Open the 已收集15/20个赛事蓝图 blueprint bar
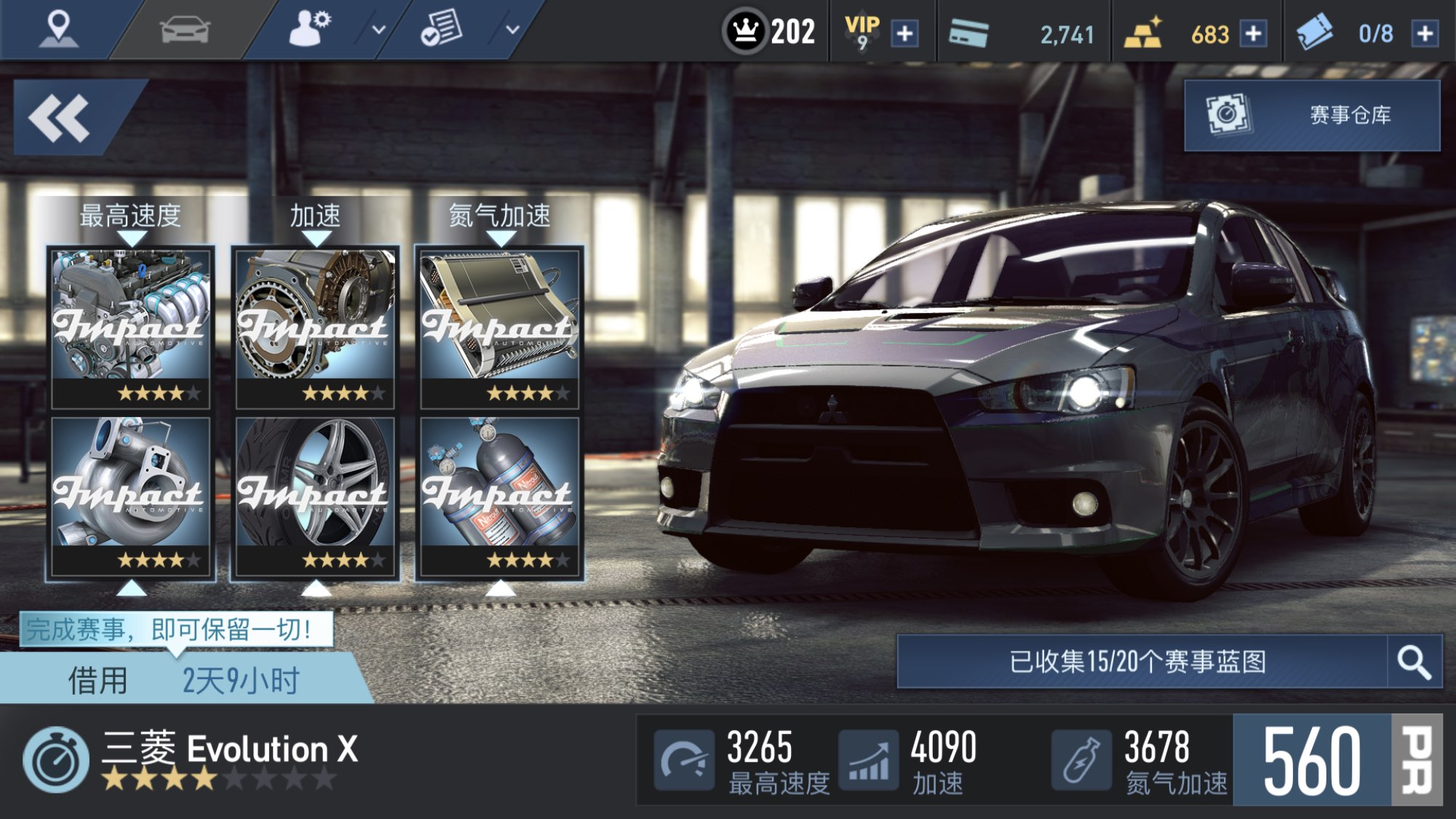 (1140, 662)
